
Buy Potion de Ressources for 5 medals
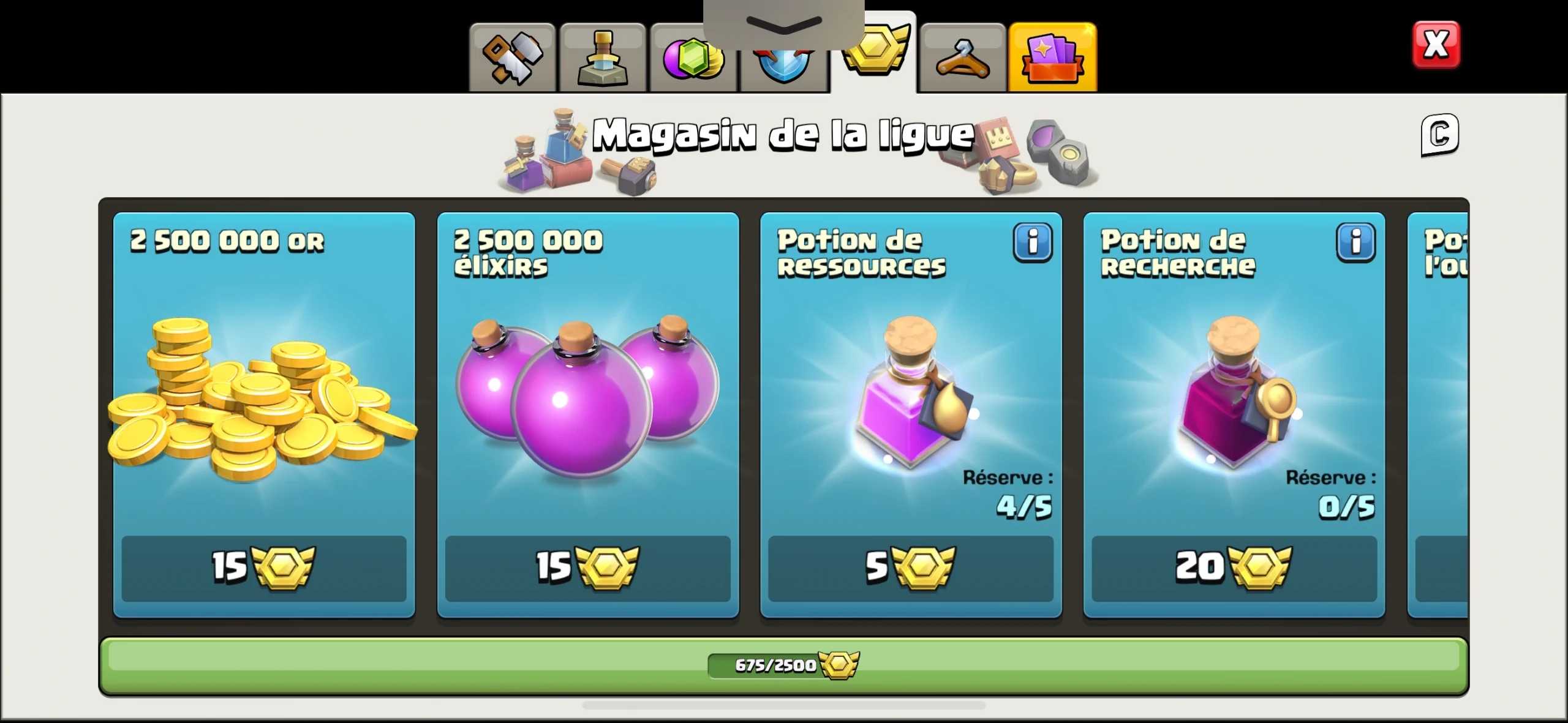(x=911, y=569)
